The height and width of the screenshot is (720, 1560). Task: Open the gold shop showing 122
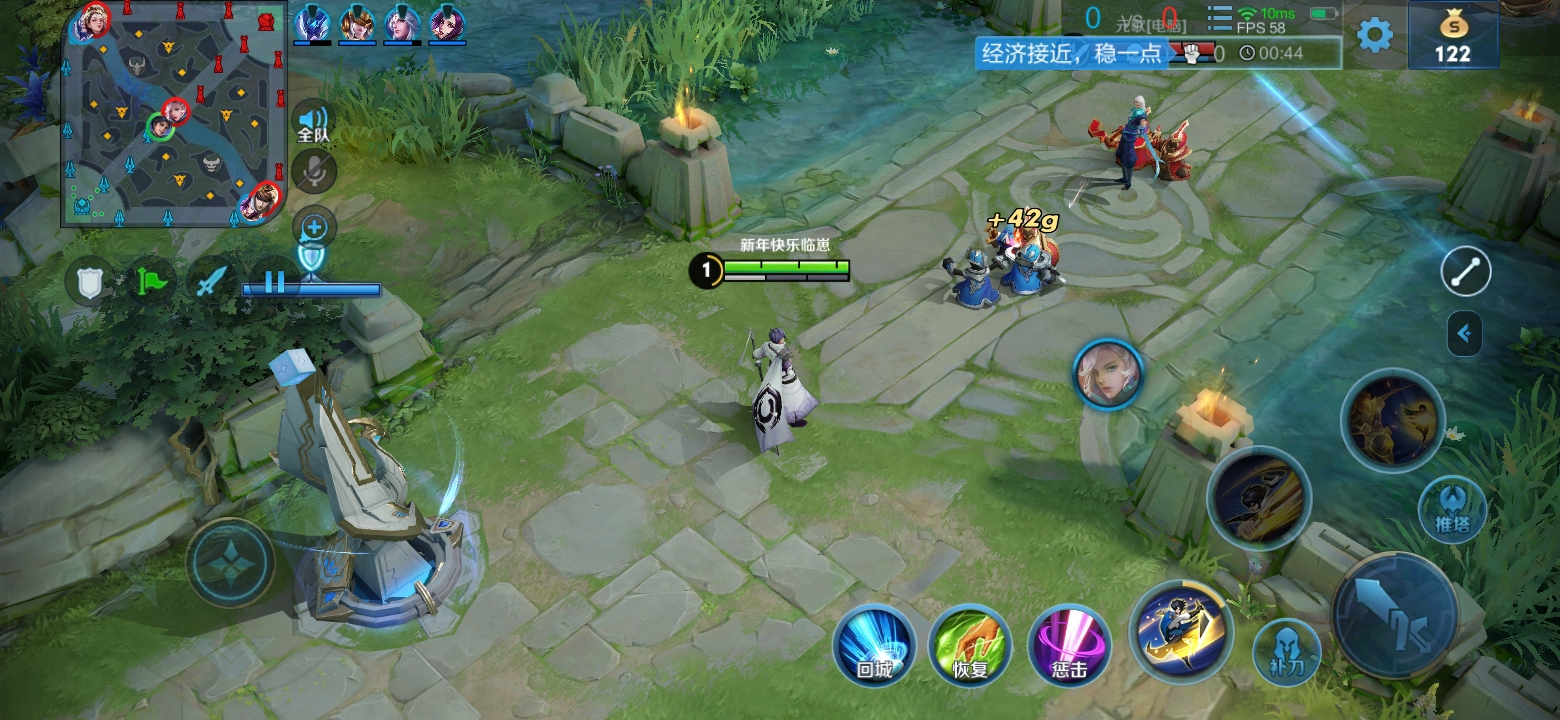(x=1452, y=36)
